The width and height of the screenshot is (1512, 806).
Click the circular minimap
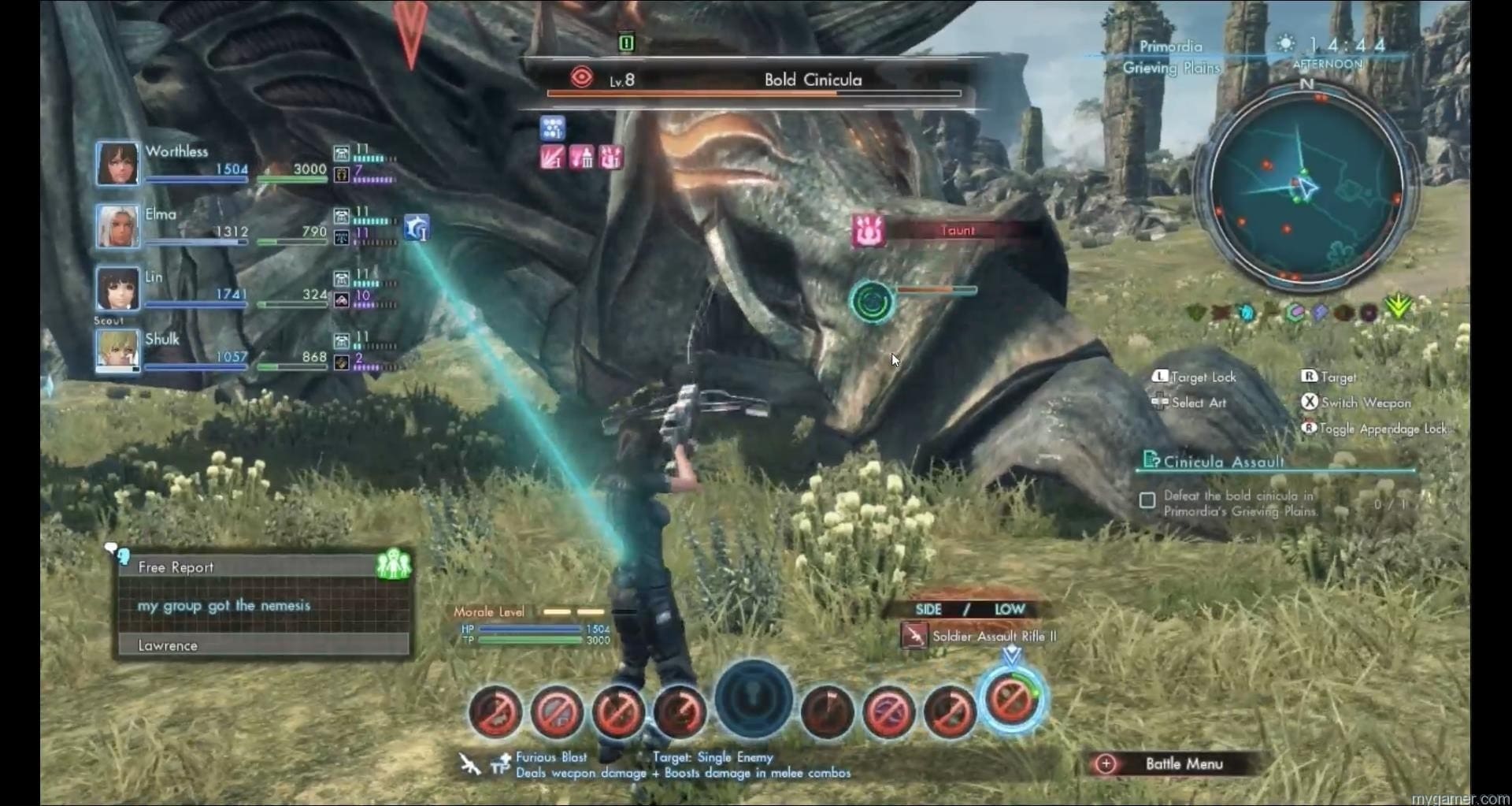point(1307,188)
